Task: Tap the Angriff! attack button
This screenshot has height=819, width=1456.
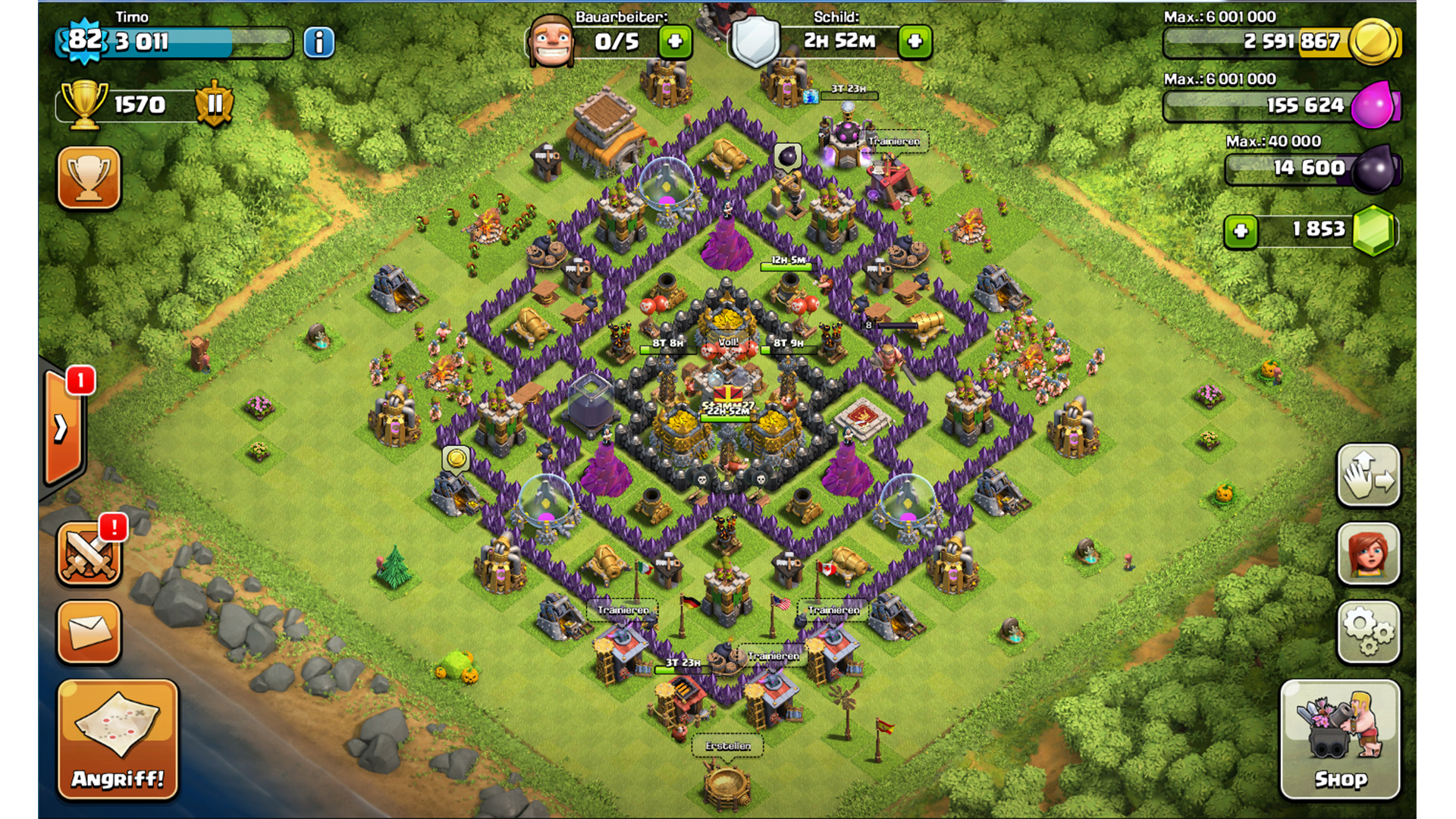Action: point(118,739)
